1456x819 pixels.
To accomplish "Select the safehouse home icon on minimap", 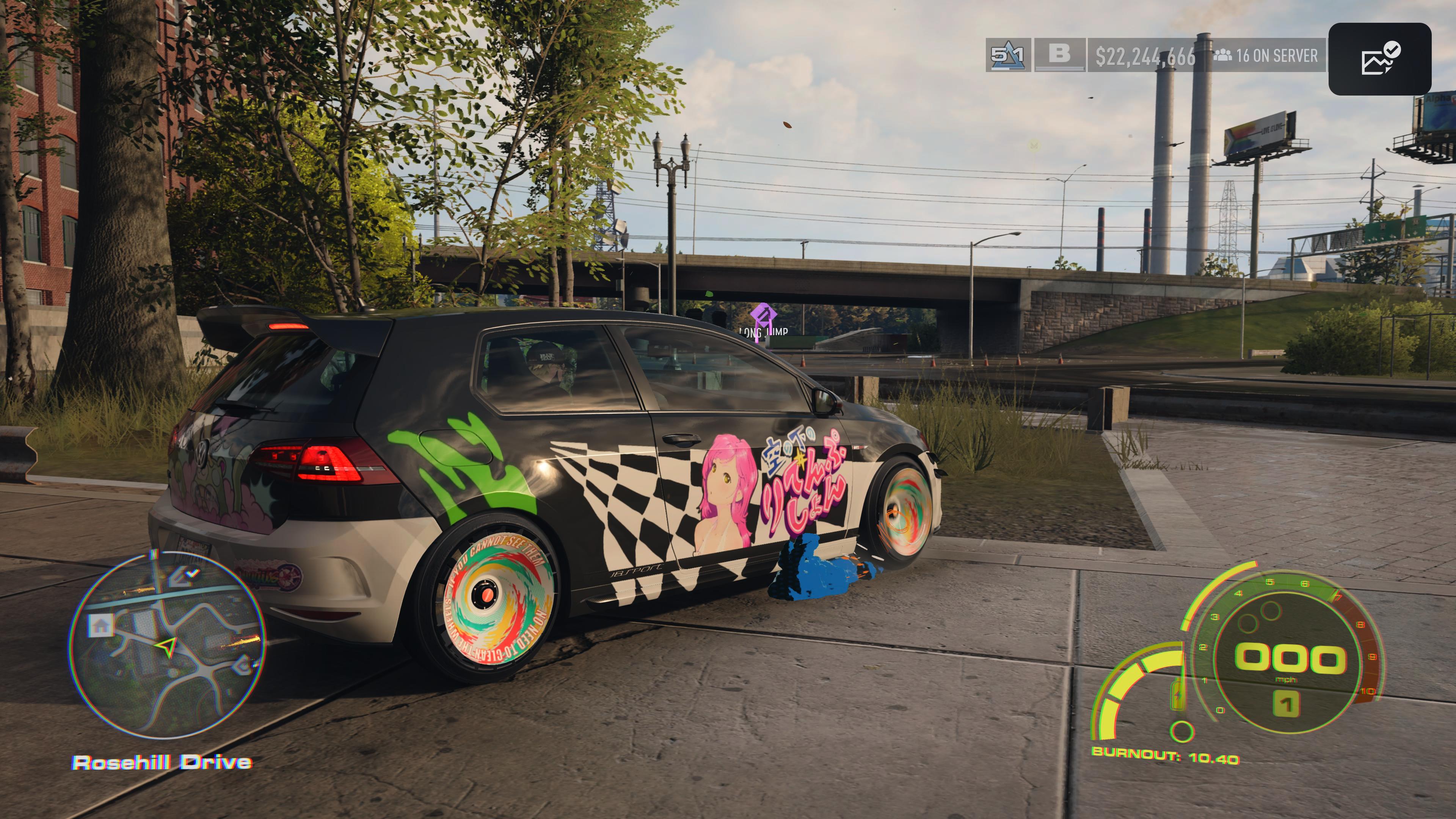I will coord(102,625).
